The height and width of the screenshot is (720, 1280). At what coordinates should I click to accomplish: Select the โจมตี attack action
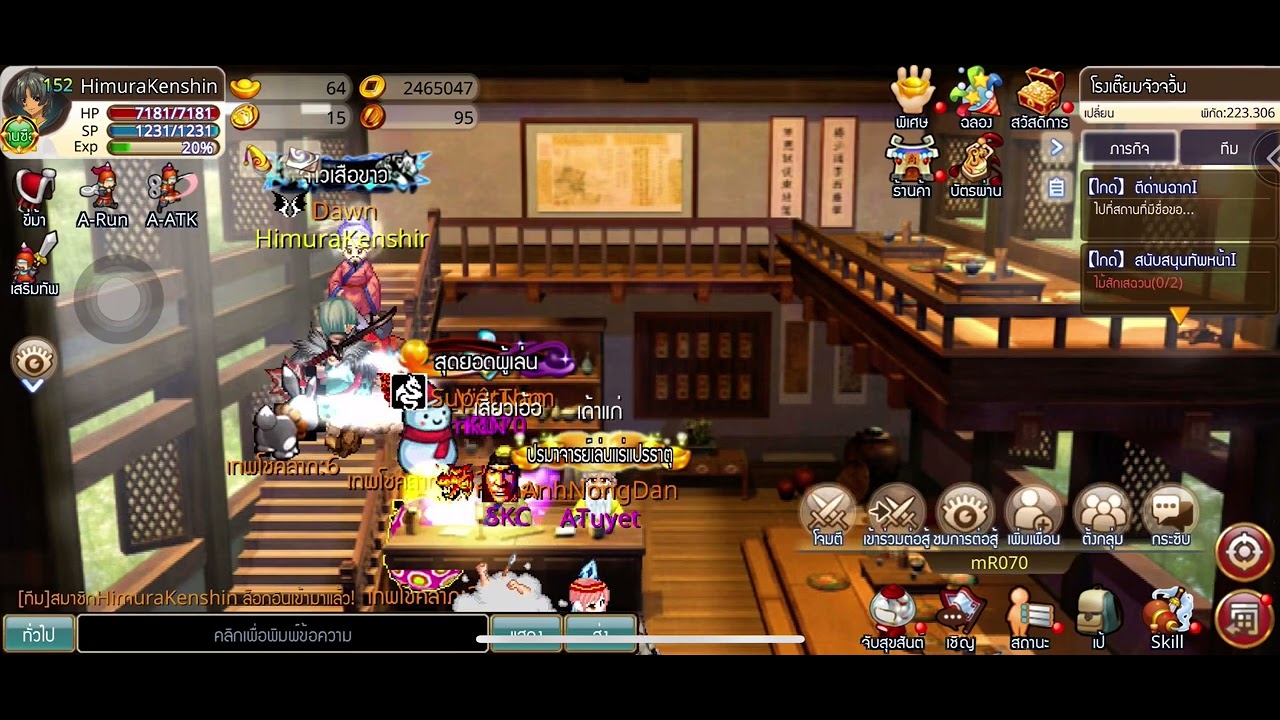[x=829, y=513]
